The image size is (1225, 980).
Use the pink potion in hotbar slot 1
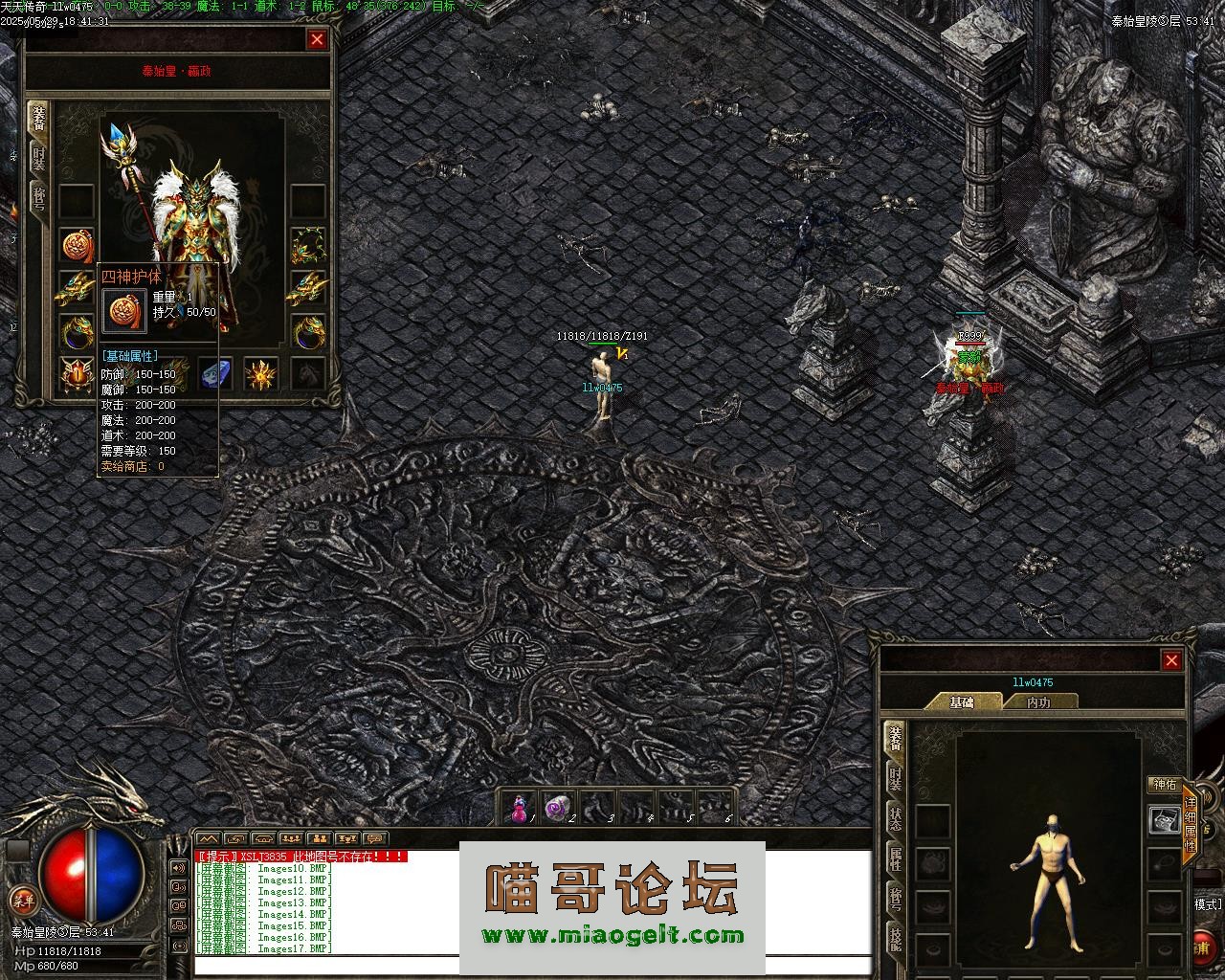tap(520, 809)
